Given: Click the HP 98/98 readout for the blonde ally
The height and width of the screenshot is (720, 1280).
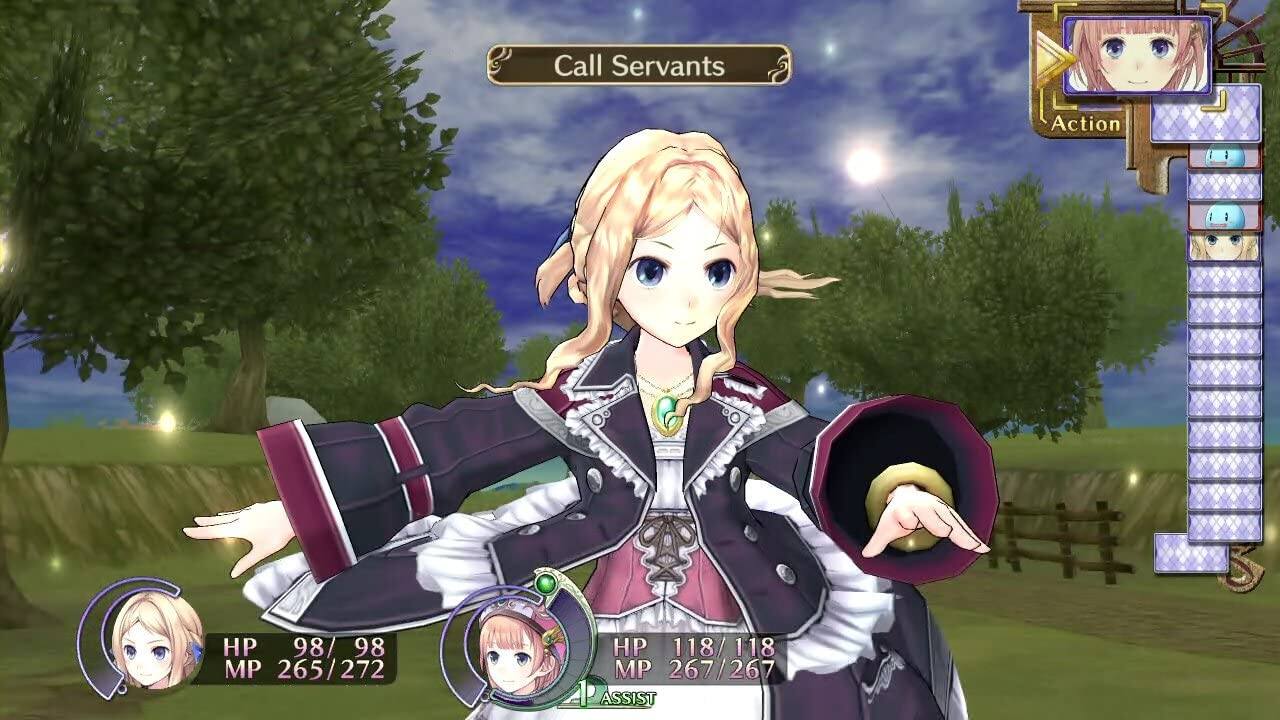Looking at the screenshot, I should coord(300,645).
